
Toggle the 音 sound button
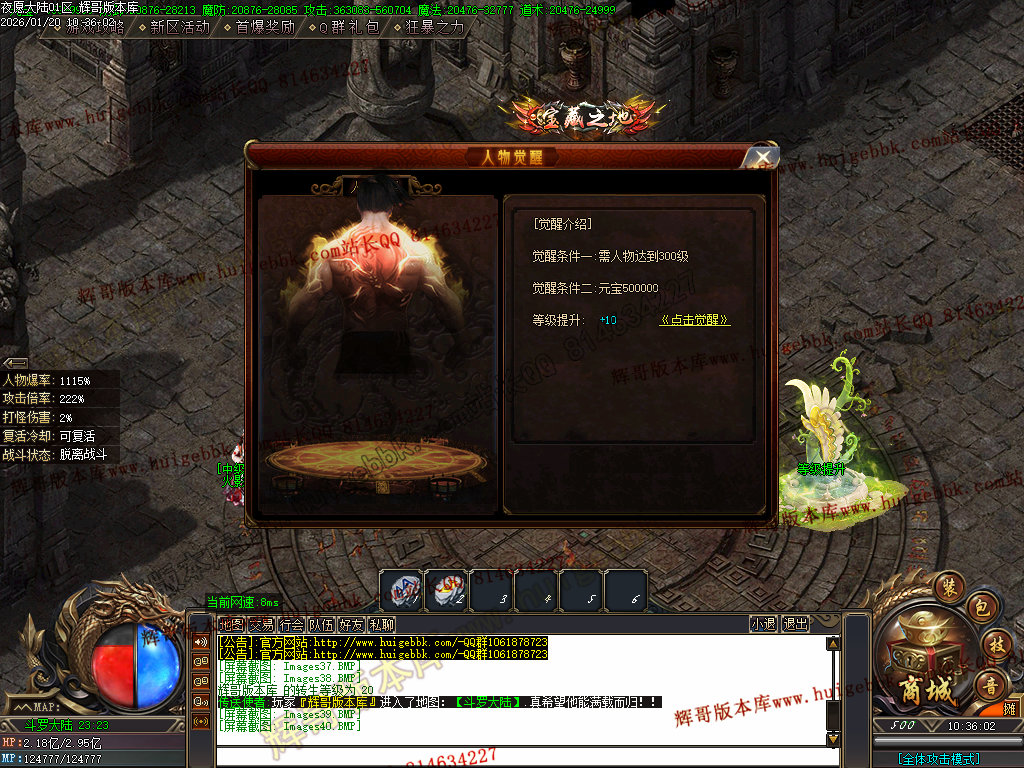[x=990, y=685]
